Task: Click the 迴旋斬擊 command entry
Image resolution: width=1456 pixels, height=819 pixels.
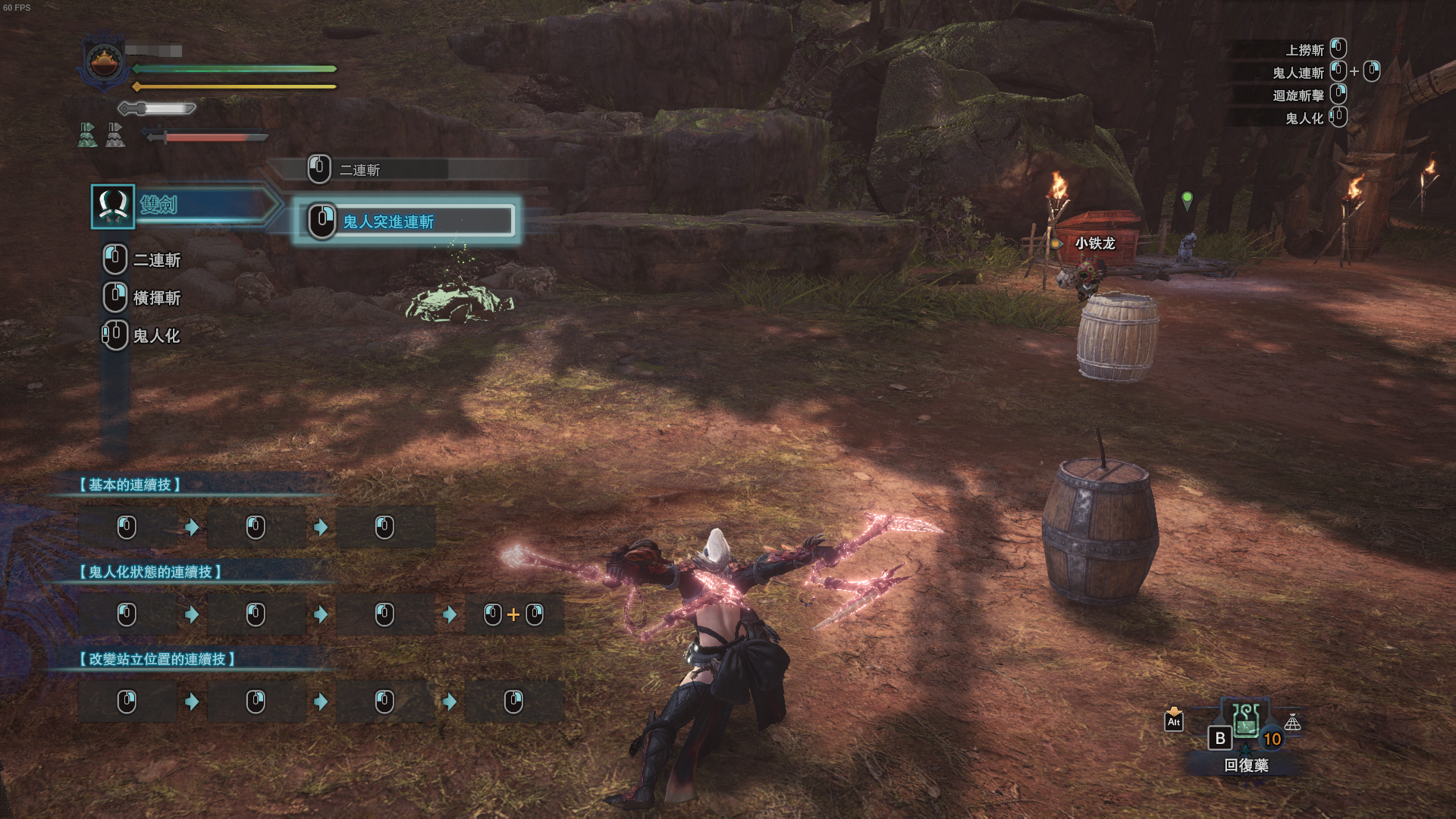Action: (1298, 96)
